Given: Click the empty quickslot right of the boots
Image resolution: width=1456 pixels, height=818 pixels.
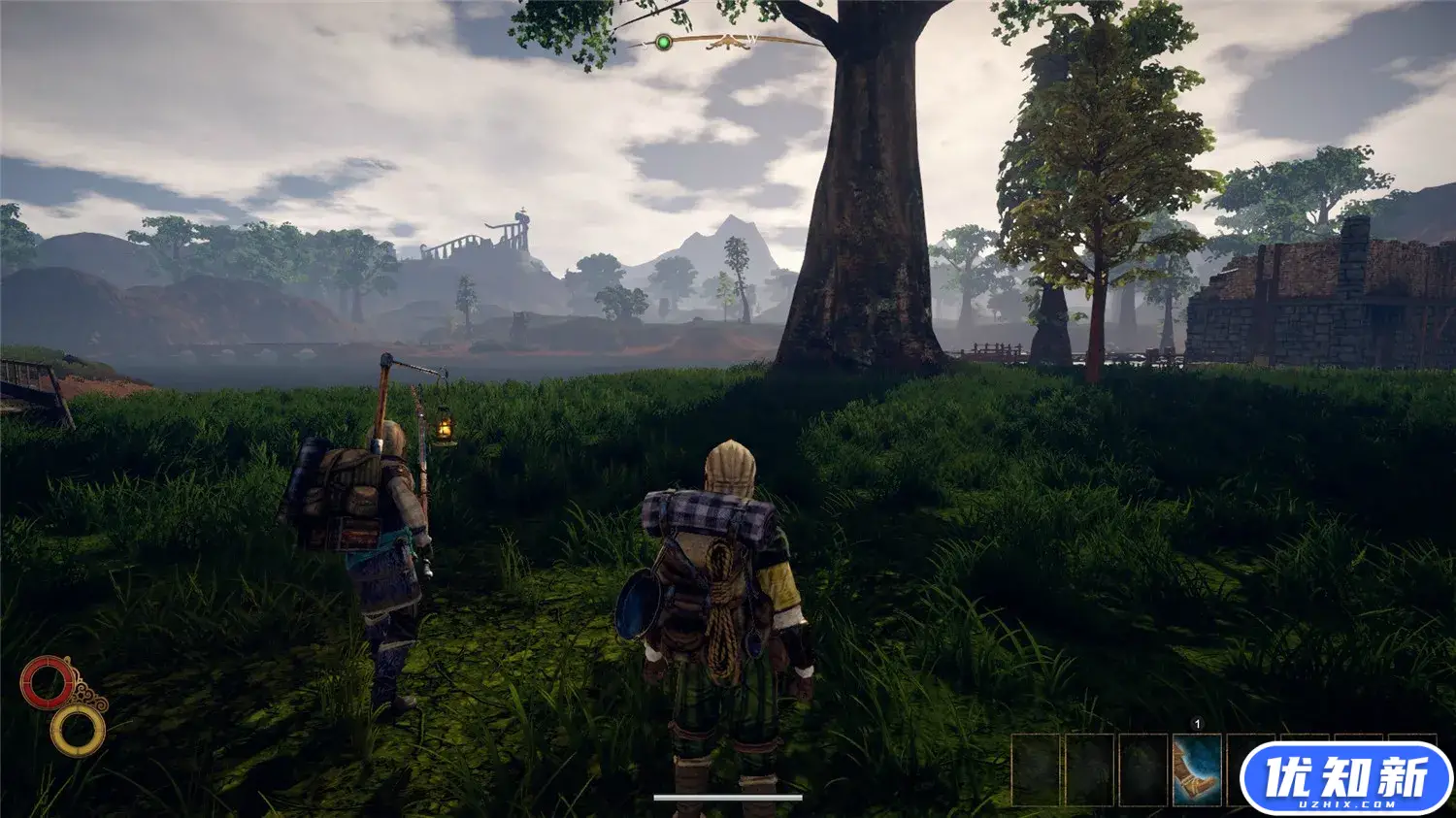Looking at the screenshot, I should click(1249, 771).
